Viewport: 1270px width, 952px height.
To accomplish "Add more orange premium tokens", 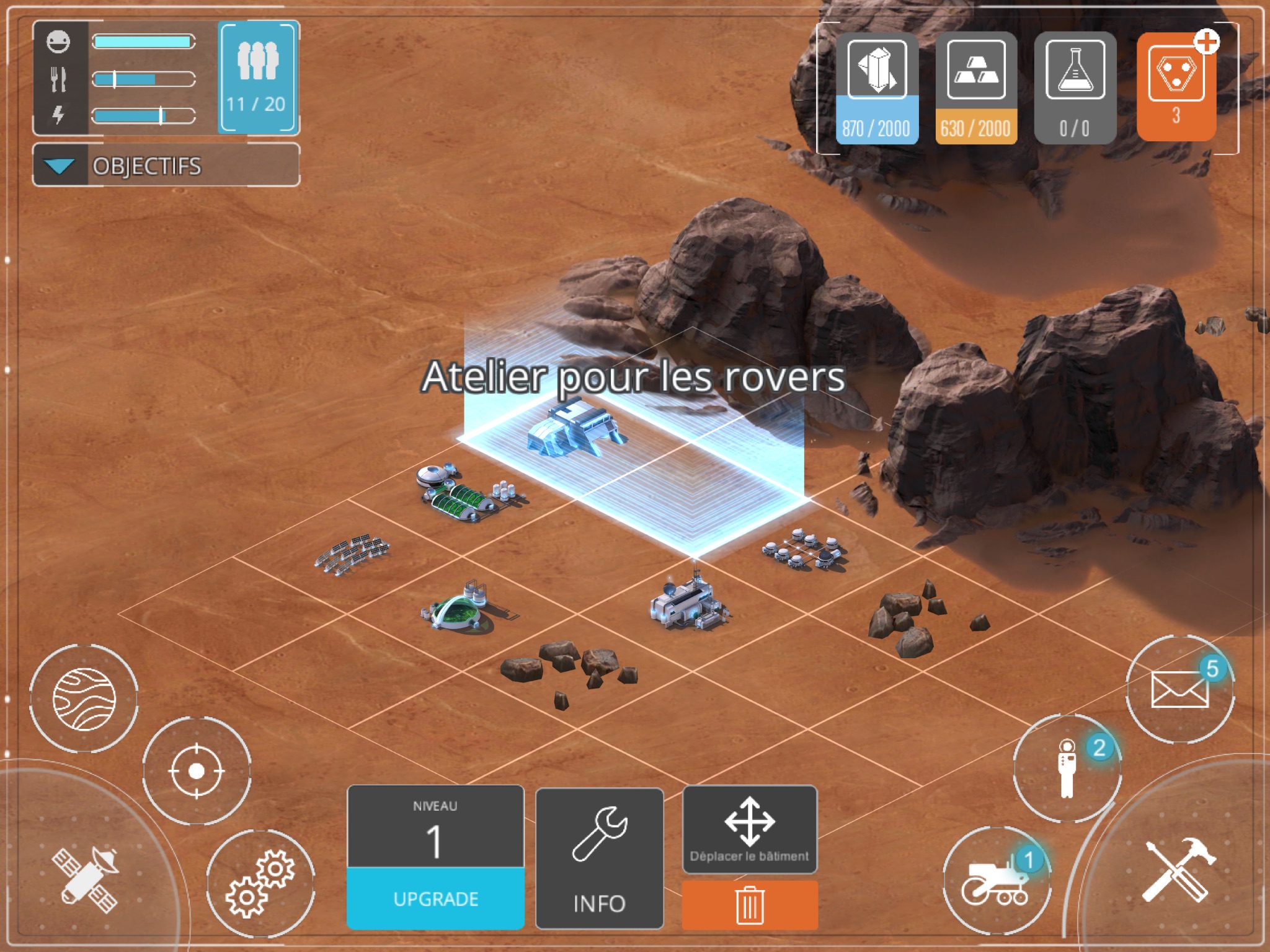I will (1206, 42).
